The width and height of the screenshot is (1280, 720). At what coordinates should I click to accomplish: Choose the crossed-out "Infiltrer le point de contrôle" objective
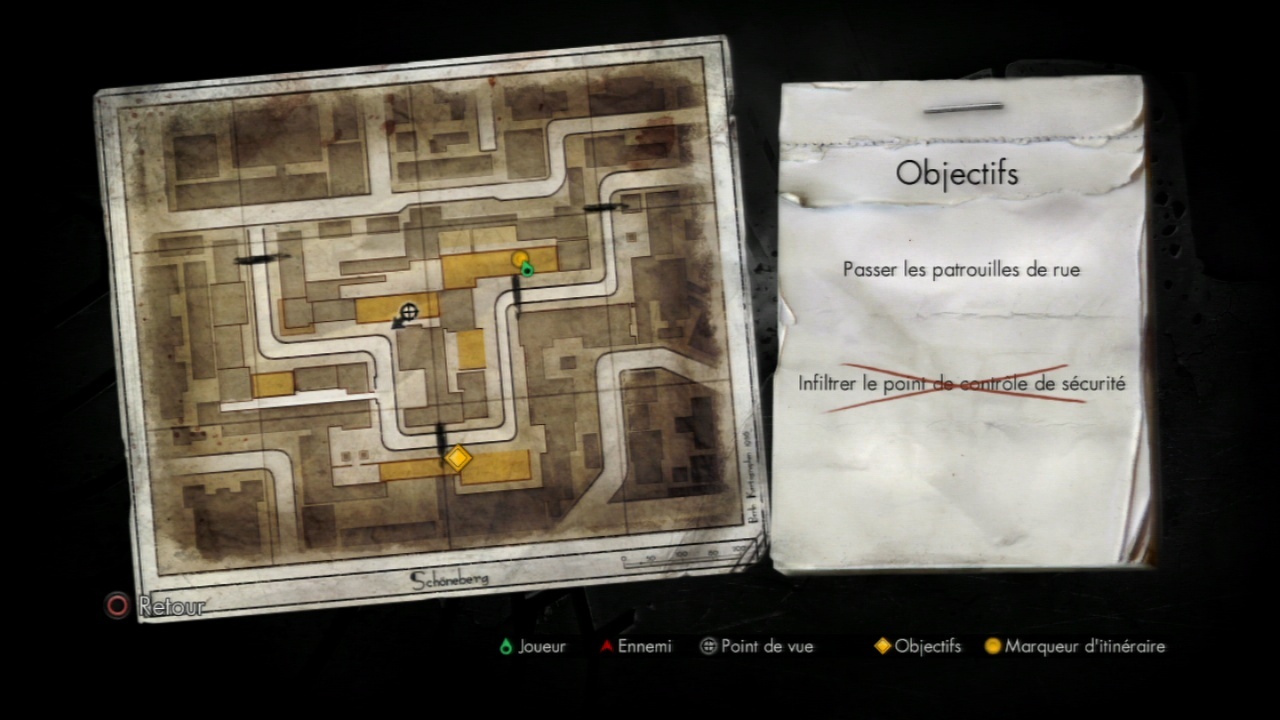[961, 383]
